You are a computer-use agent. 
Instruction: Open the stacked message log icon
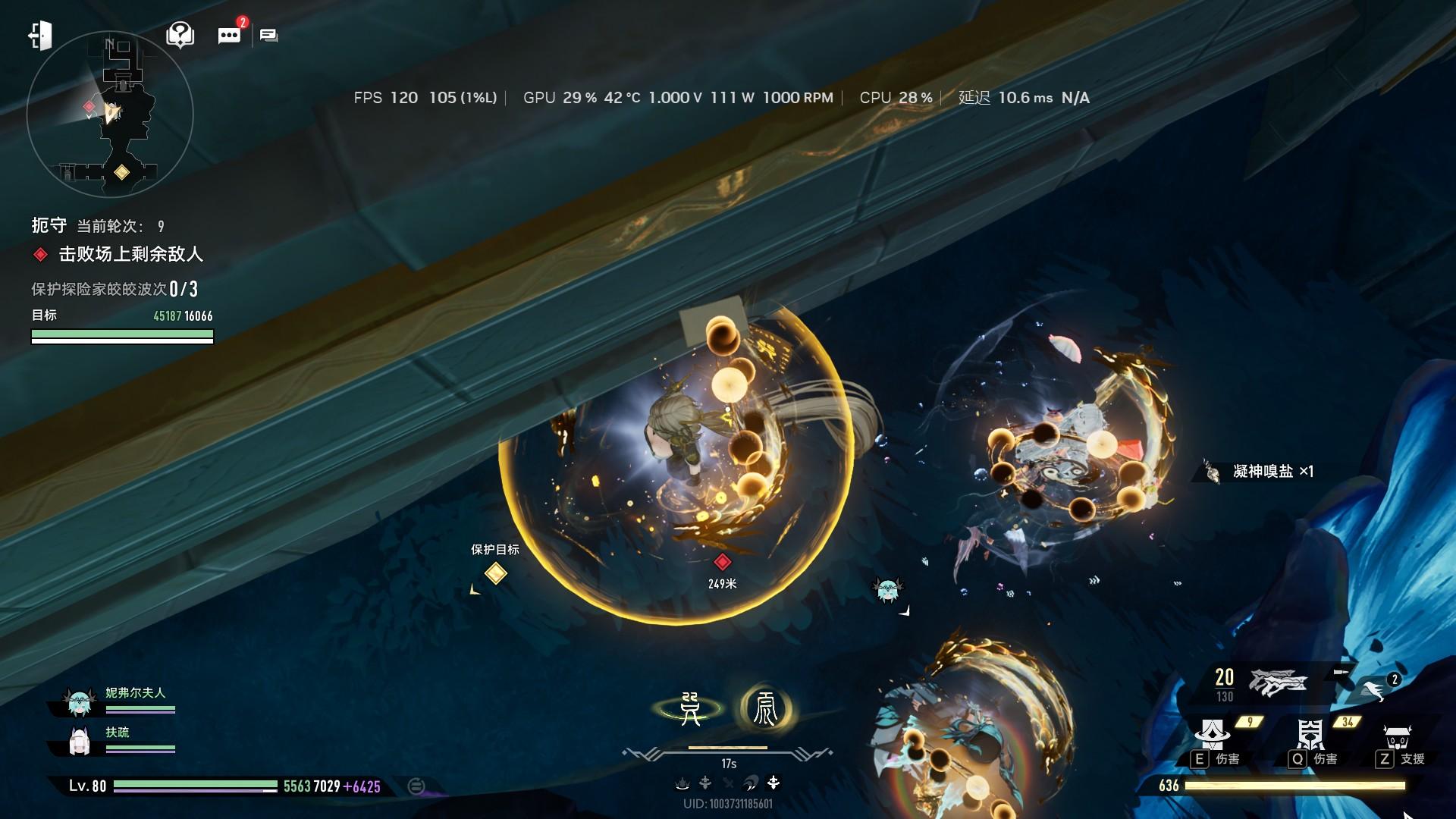[x=268, y=35]
